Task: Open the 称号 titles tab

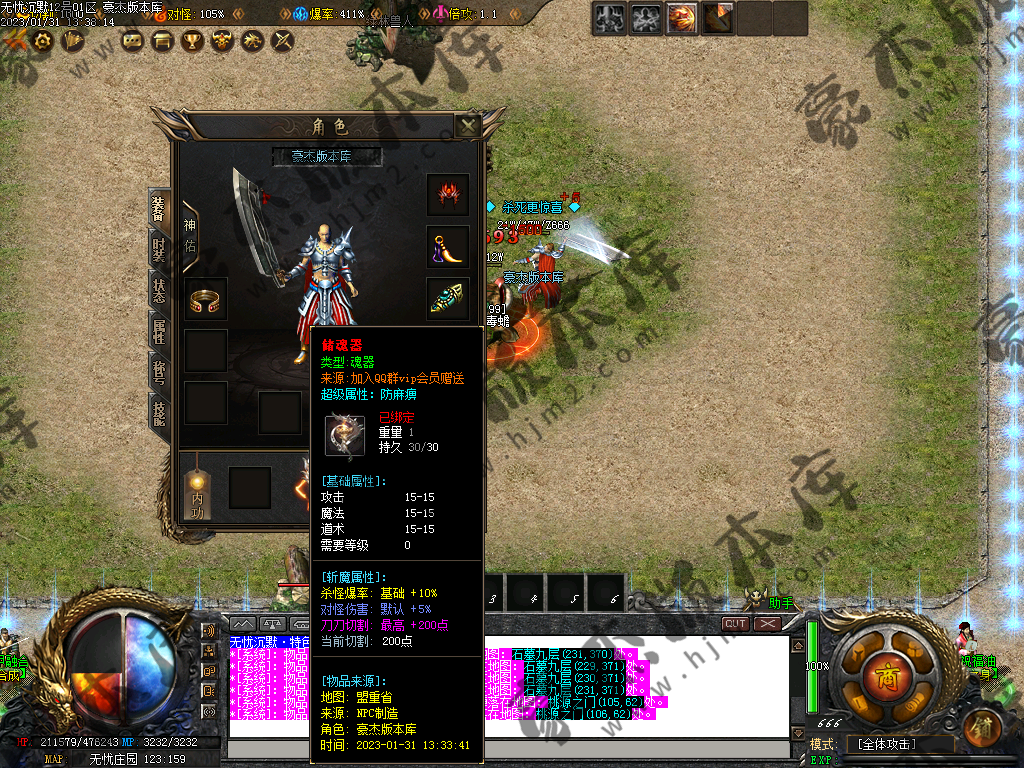Action: pyautogui.click(x=159, y=372)
